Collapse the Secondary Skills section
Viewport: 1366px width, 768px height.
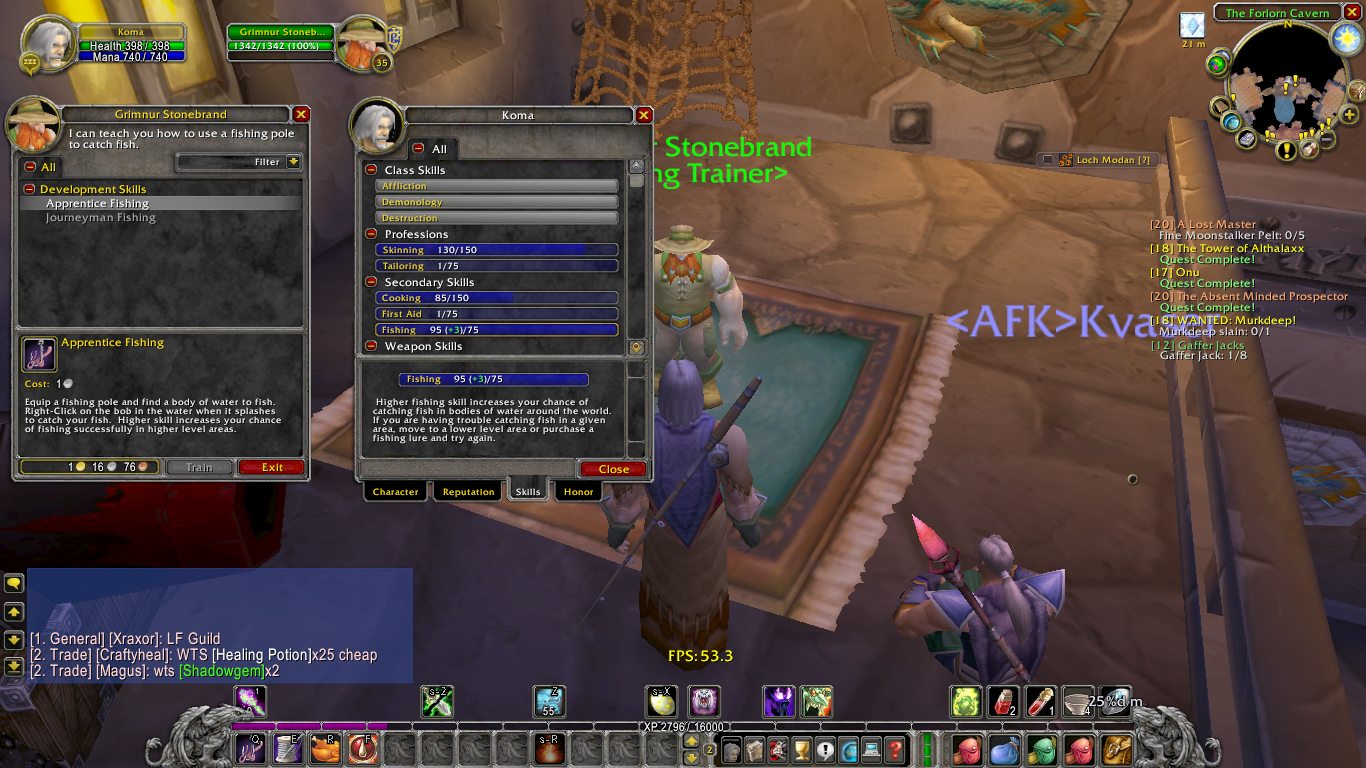tap(371, 282)
